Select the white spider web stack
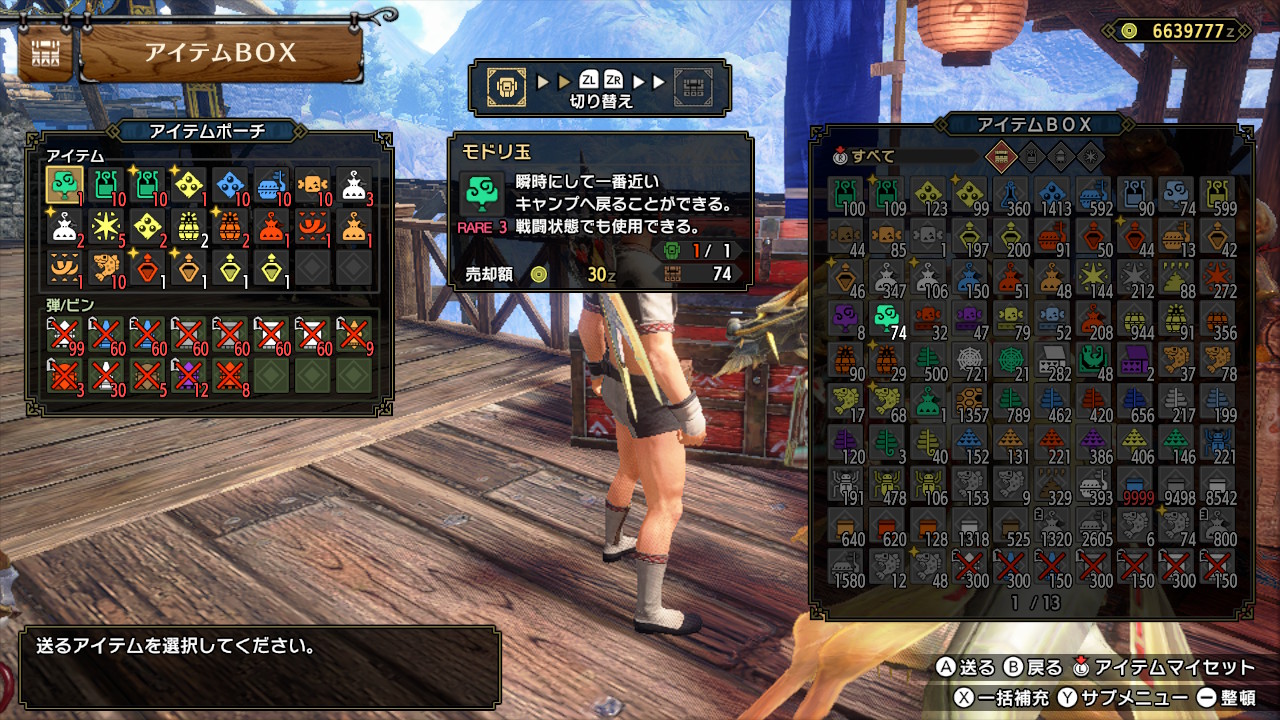The height and width of the screenshot is (720, 1280). (x=969, y=361)
